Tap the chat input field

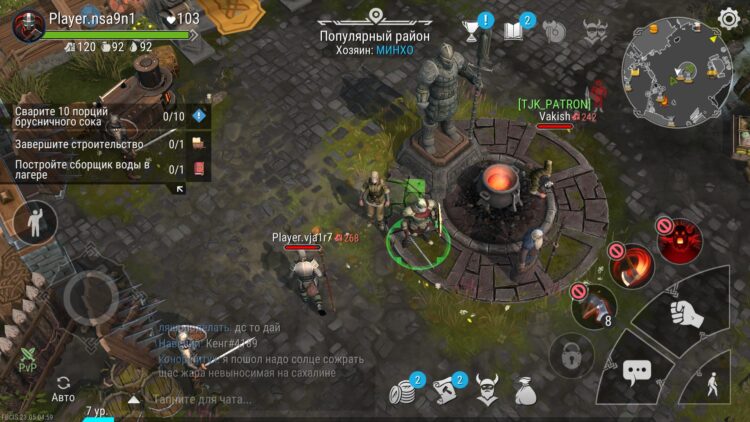coord(200,399)
